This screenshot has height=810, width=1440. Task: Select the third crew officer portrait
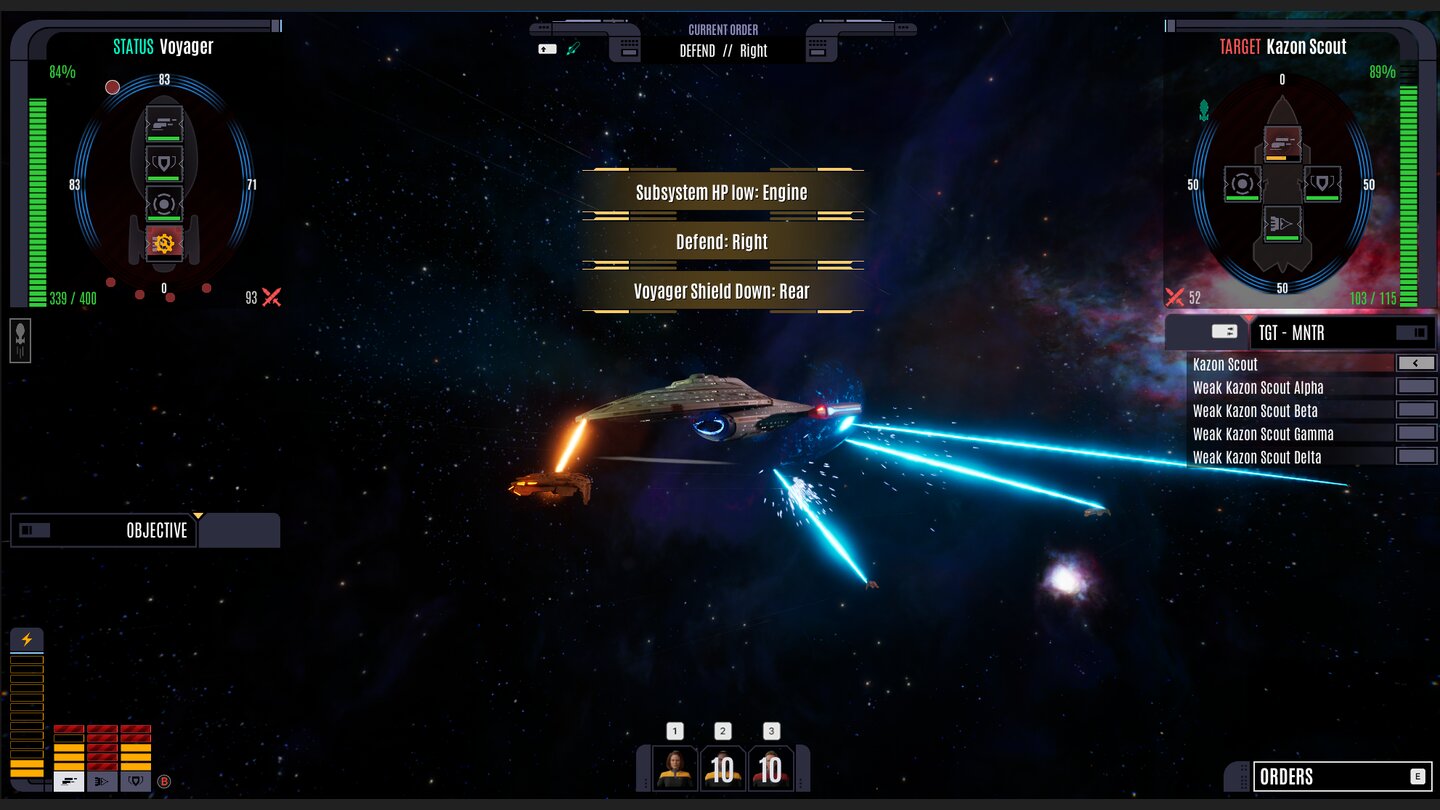pos(770,768)
